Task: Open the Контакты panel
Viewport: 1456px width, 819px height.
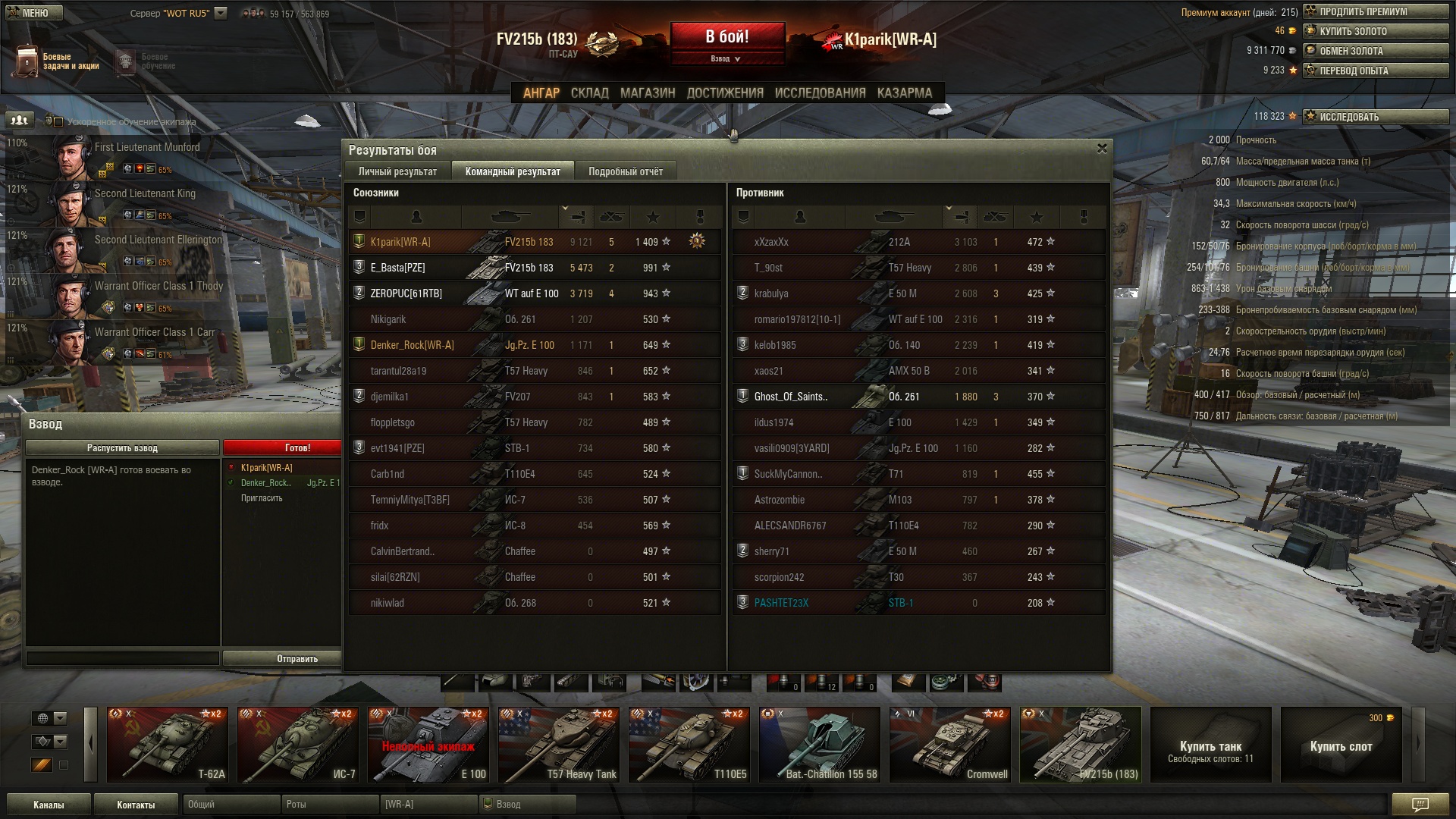Action: pyautogui.click(x=136, y=805)
